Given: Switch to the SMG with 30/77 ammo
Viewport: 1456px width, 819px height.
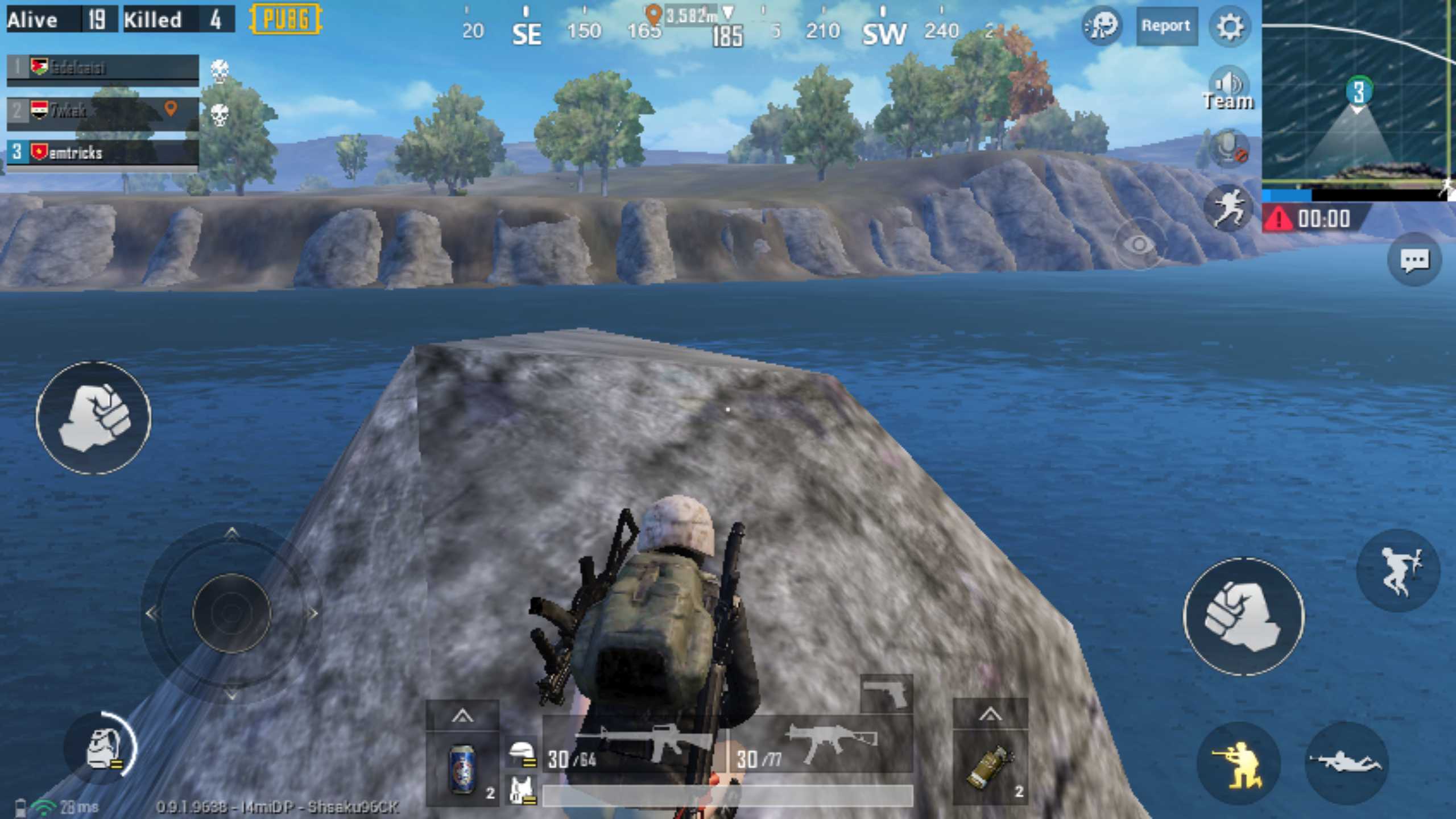Looking at the screenshot, I should (x=821, y=747).
